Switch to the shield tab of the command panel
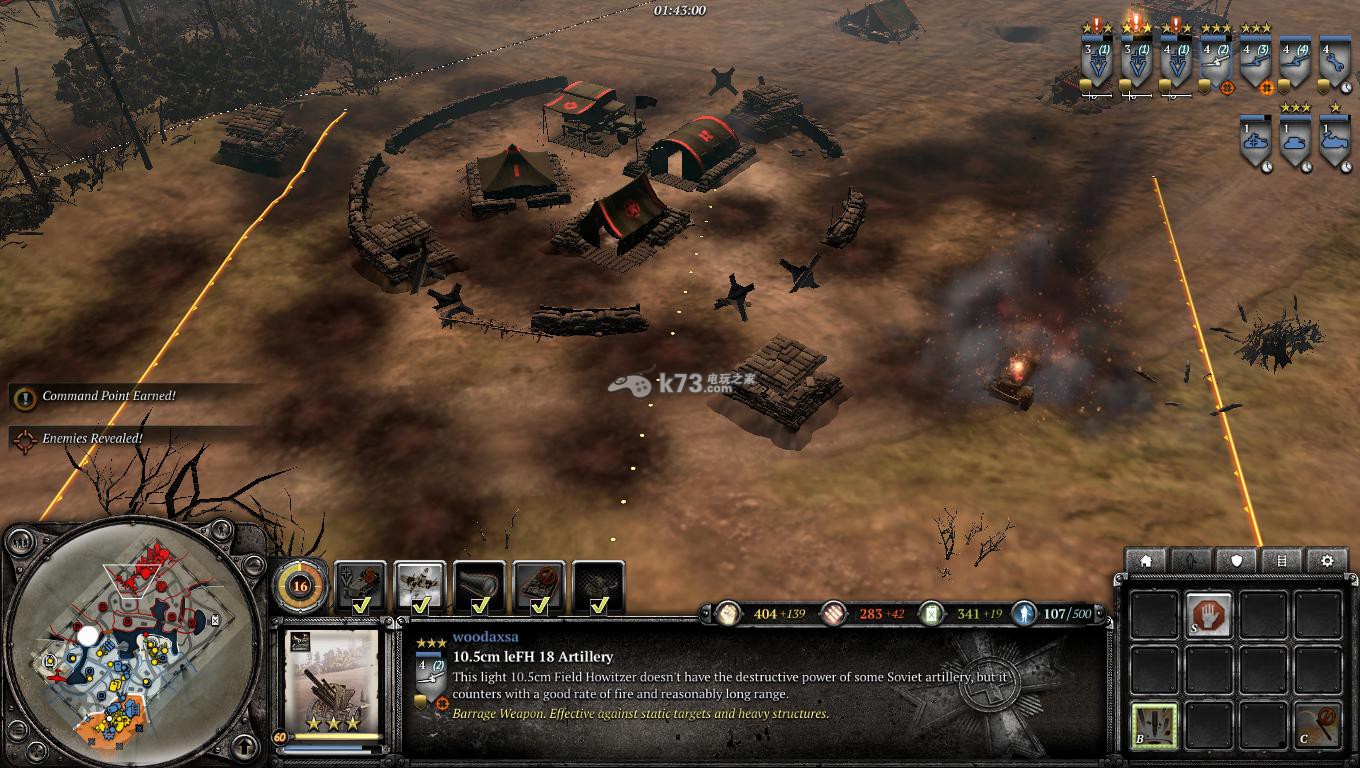 [x=1236, y=561]
